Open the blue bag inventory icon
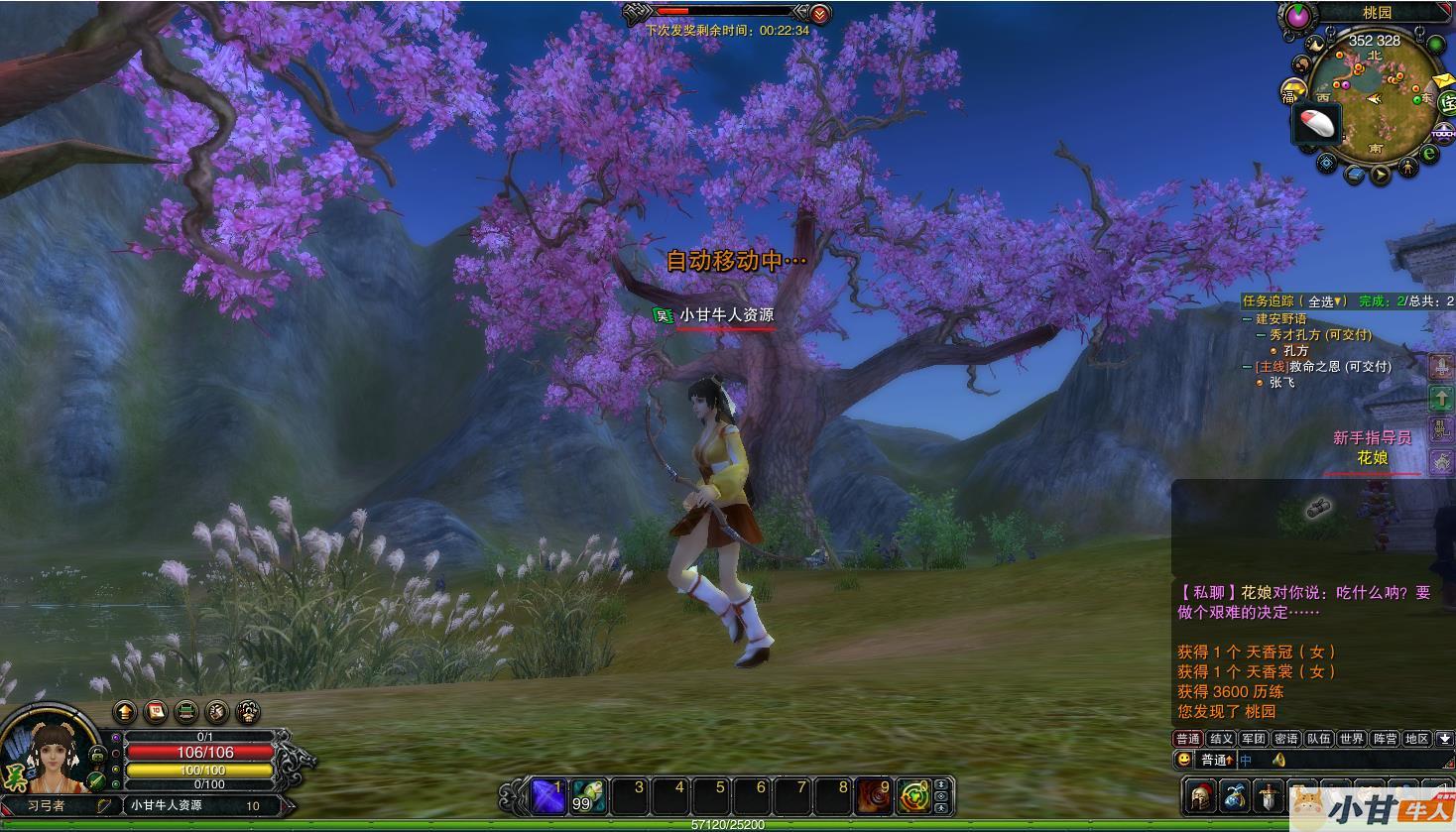The image size is (1456, 832). (x=1235, y=796)
